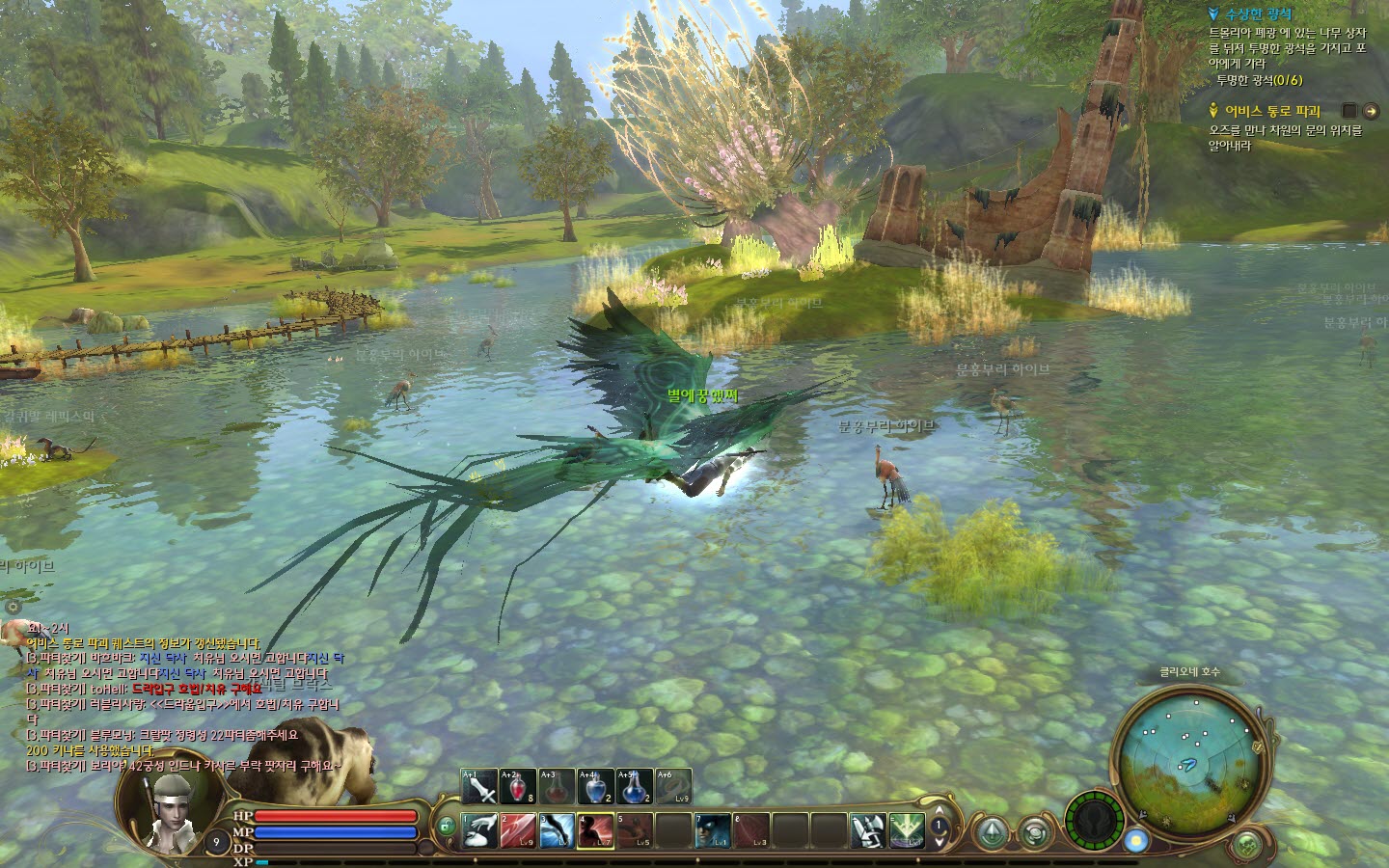The height and width of the screenshot is (868, 1389).
Task: Toggle the green hotbar lock icon
Action: [x=446, y=827]
